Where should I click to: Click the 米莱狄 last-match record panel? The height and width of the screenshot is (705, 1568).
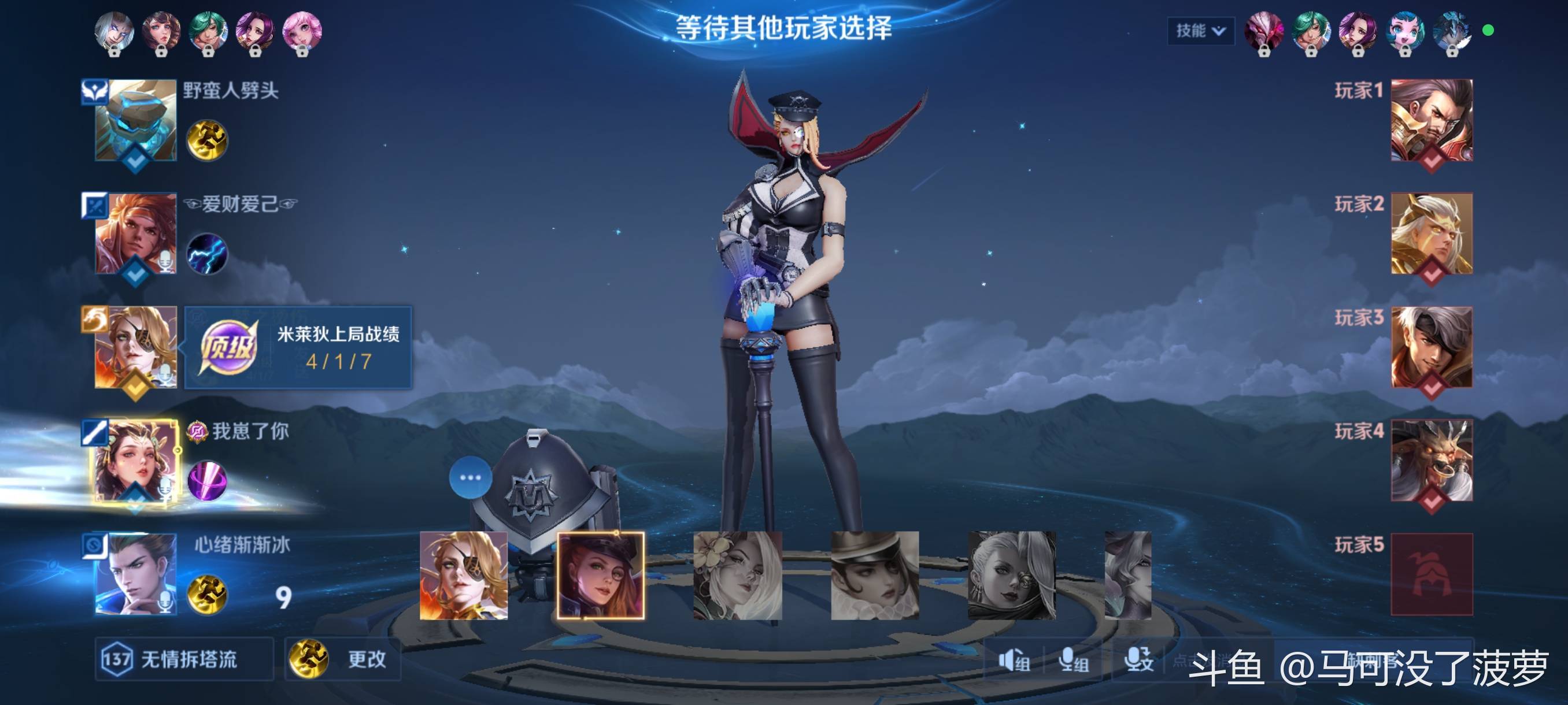pos(298,348)
